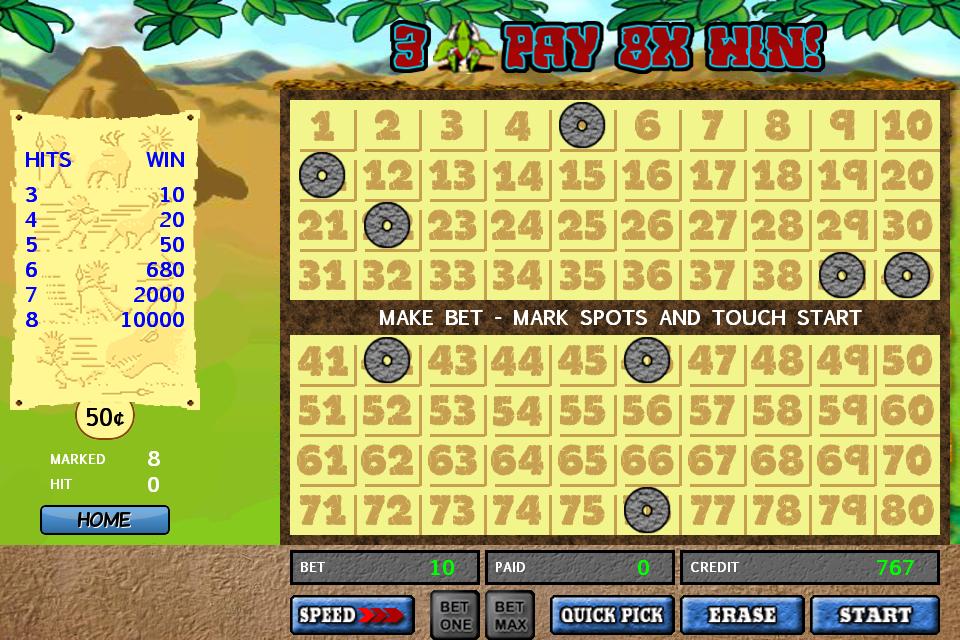
Task: Tap the Bet Max button
Action: pyautogui.click(x=510, y=614)
